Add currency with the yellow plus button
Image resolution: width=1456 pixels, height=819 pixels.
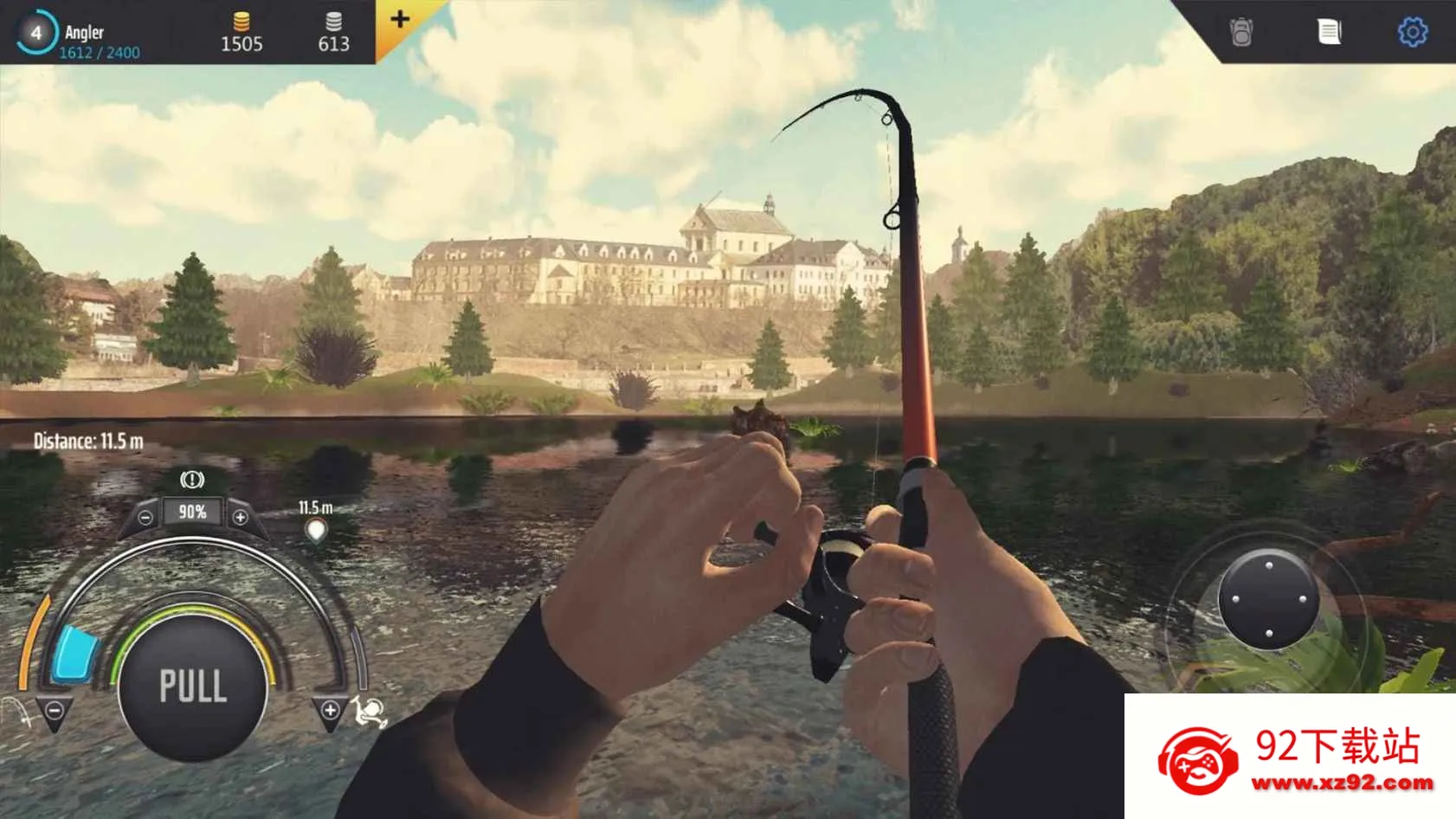pyautogui.click(x=400, y=19)
